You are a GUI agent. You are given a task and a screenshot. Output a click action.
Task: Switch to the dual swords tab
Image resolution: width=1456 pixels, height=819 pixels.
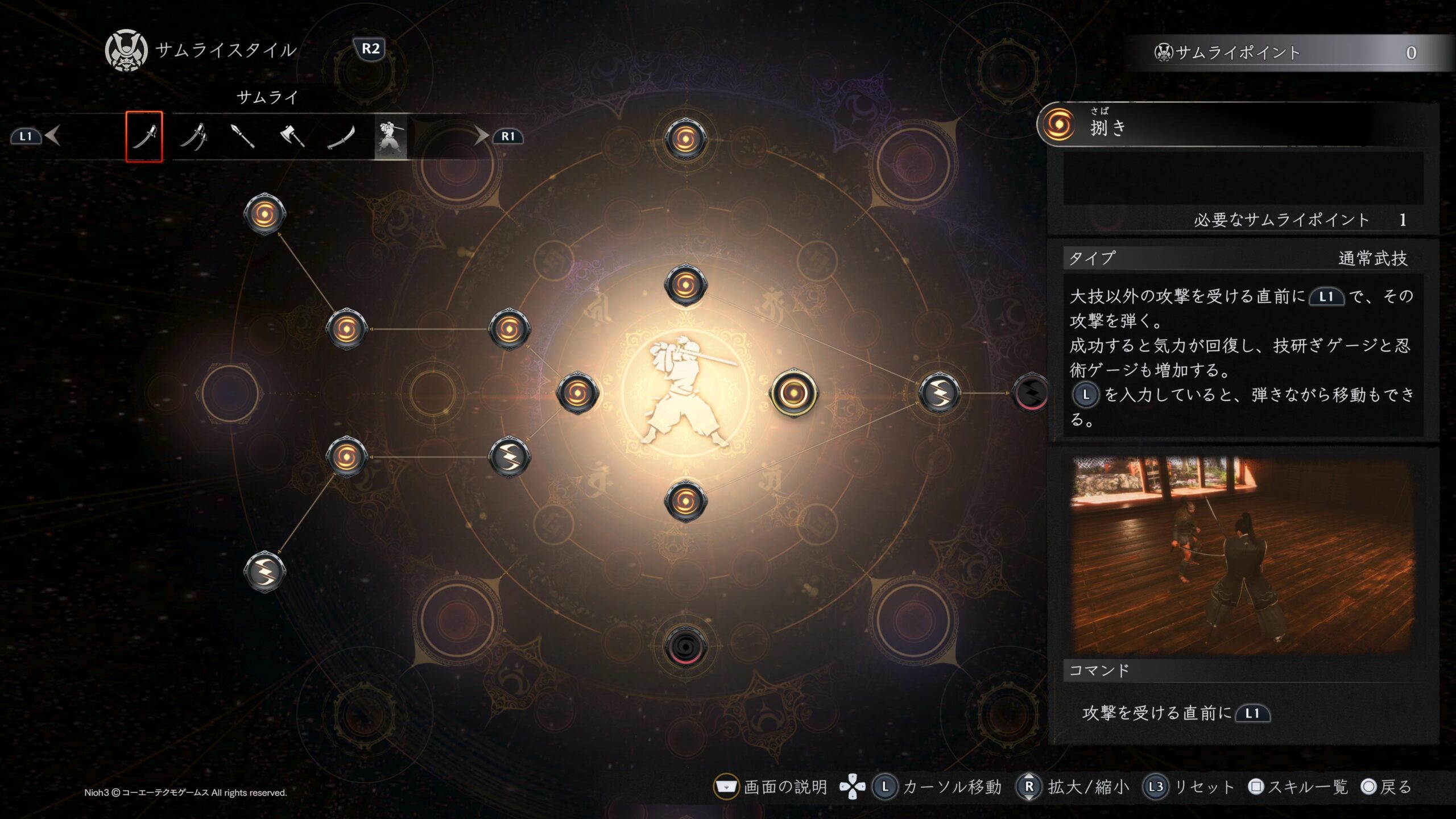(x=193, y=136)
